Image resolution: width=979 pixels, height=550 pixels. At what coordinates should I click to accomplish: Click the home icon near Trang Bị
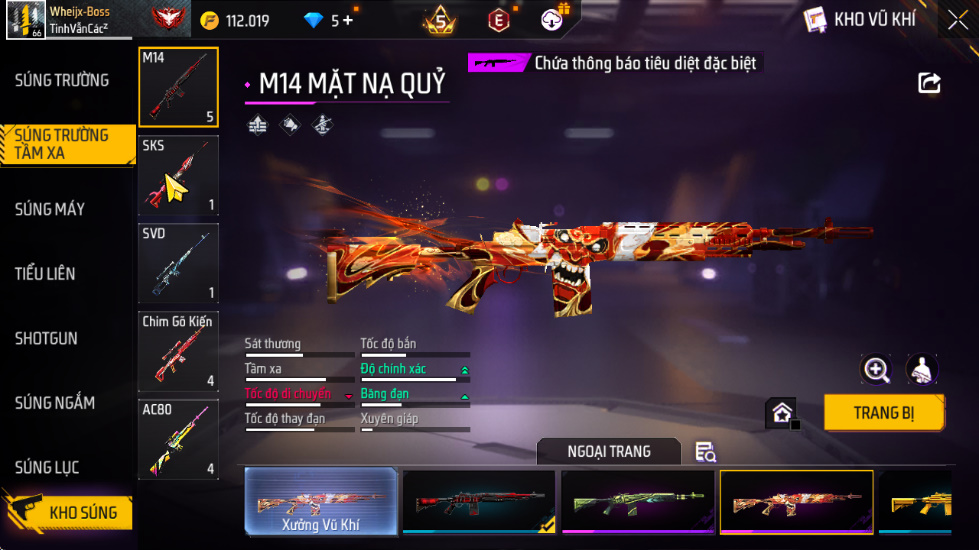pyautogui.click(x=781, y=413)
